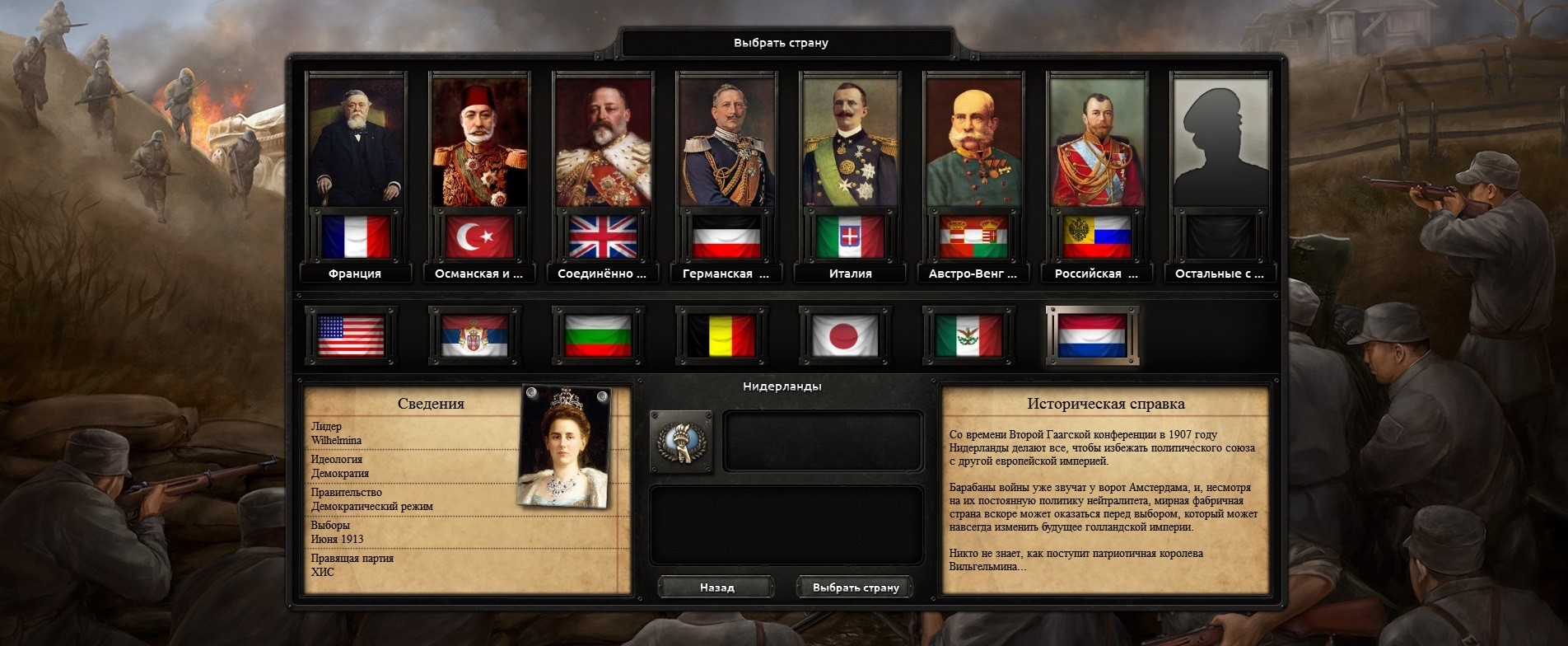Click Queen Wilhelmina's pinned portrait
Image resolution: width=1568 pixels, height=646 pixels.
(564, 446)
